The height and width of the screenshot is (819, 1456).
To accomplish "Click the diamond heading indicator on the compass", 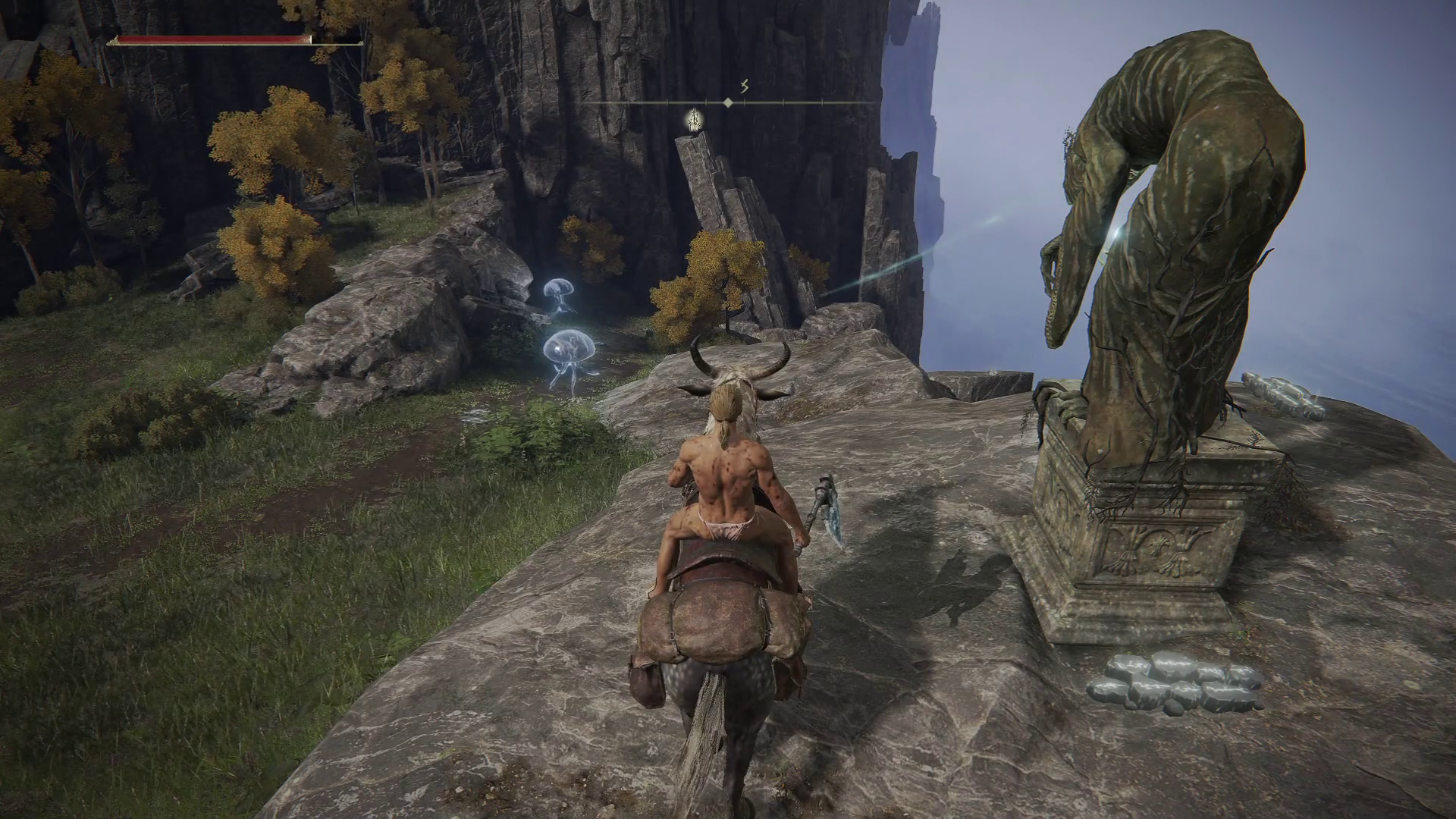I will tap(728, 102).
